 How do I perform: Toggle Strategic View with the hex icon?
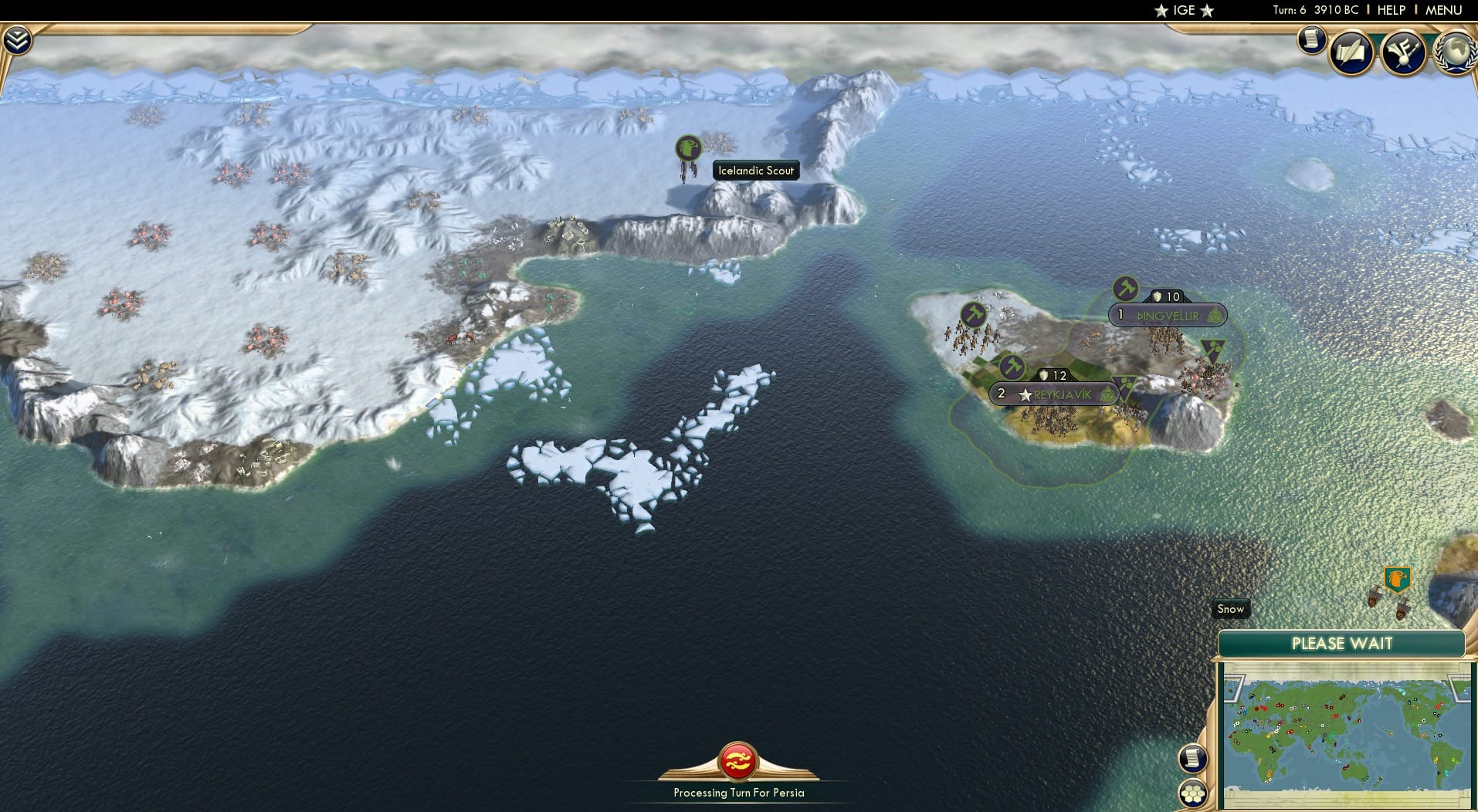pyautogui.click(x=1192, y=793)
